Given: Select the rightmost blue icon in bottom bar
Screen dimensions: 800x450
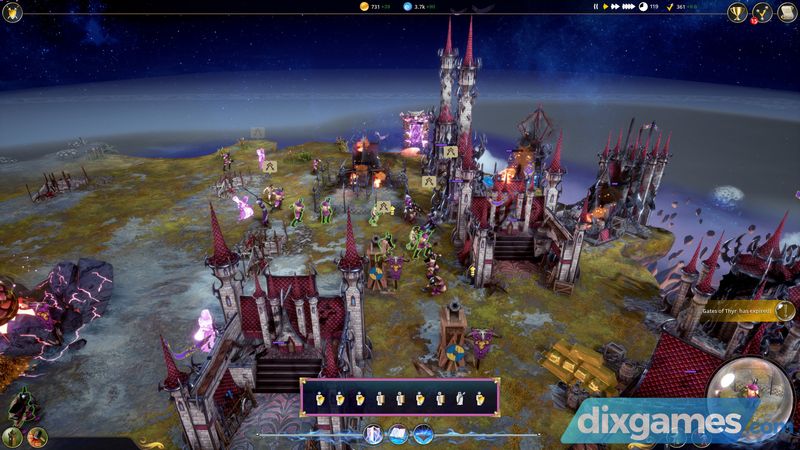Looking at the screenshot, I should (422, 434).
